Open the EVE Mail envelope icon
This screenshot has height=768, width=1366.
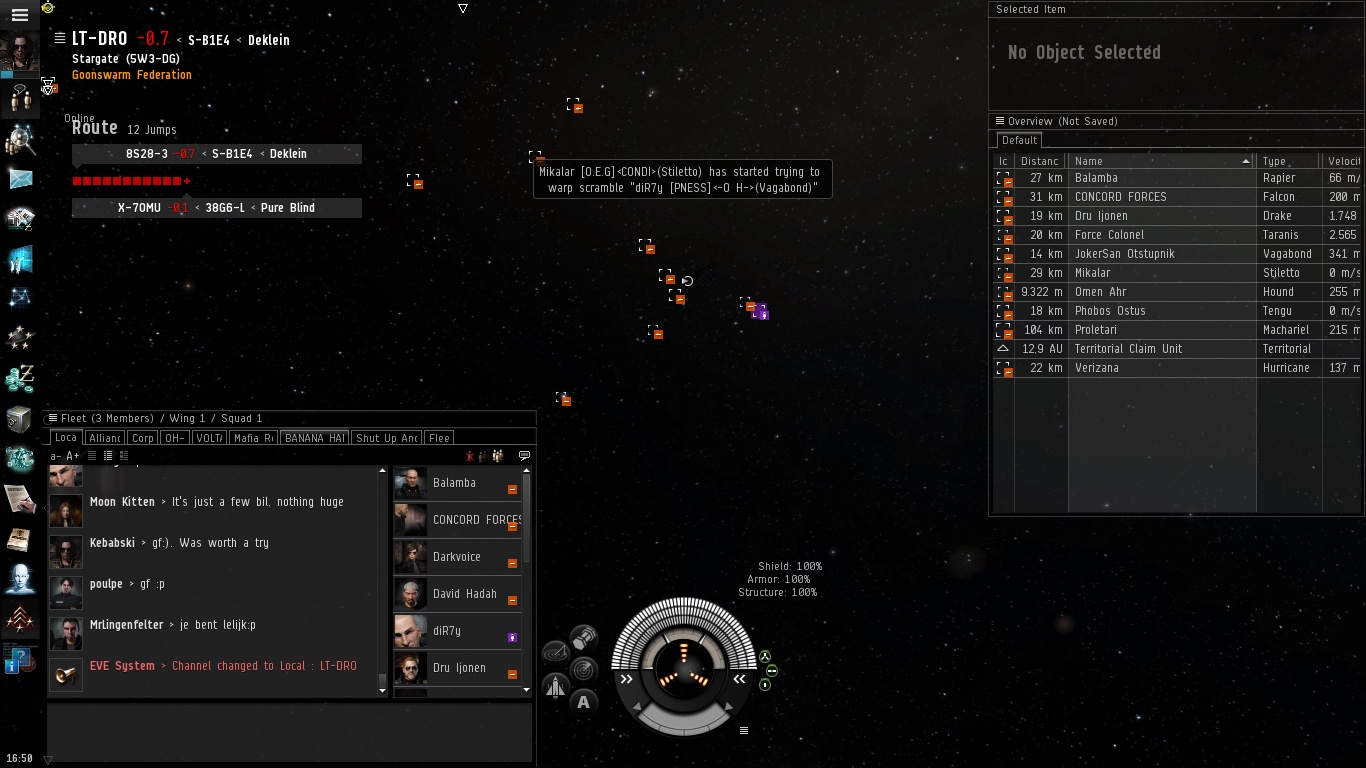pyautogui.click(x=20, y=179)
